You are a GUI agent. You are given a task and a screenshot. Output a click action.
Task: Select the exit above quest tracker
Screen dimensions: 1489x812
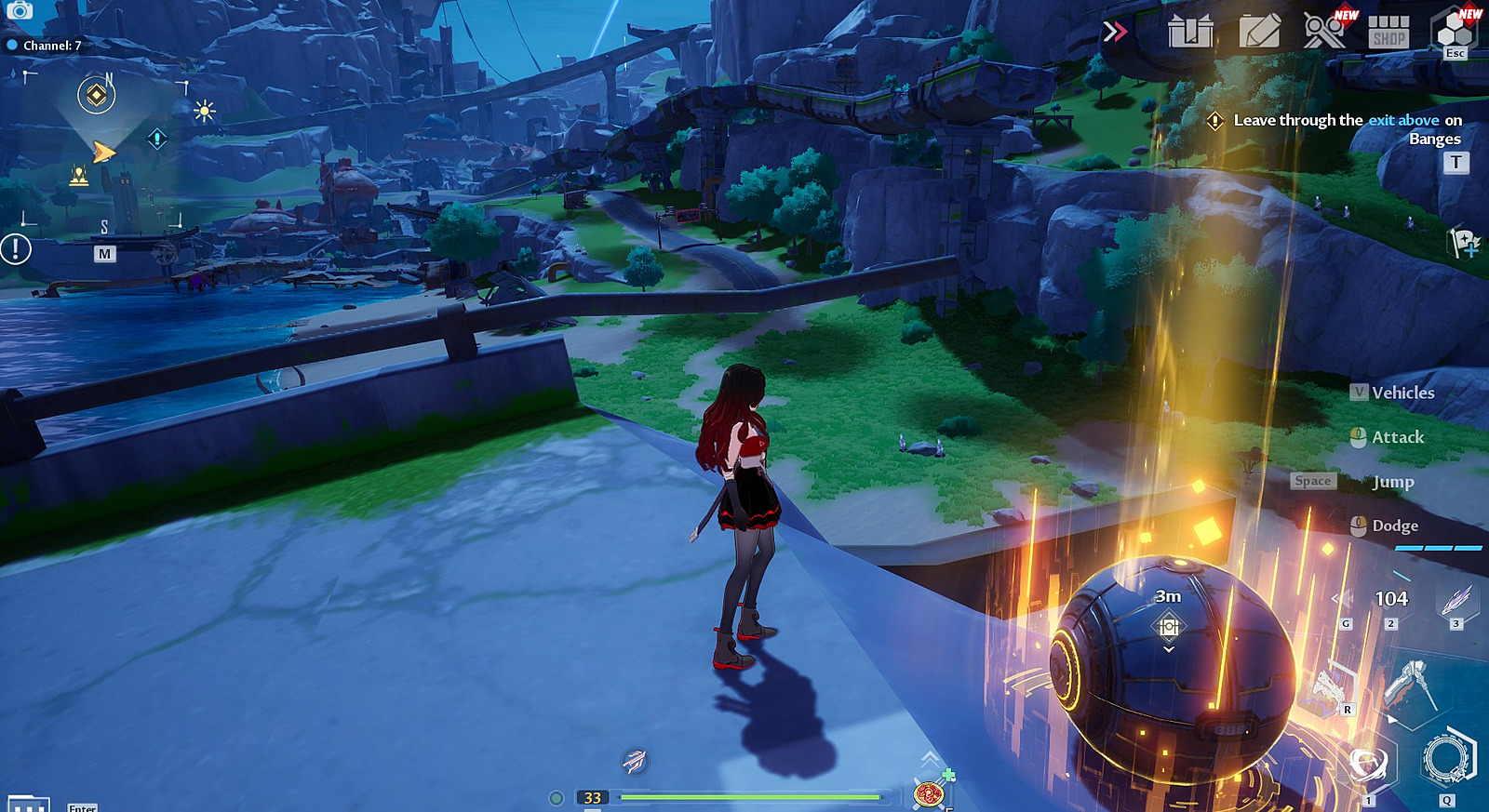click(x=1347, y=129)
